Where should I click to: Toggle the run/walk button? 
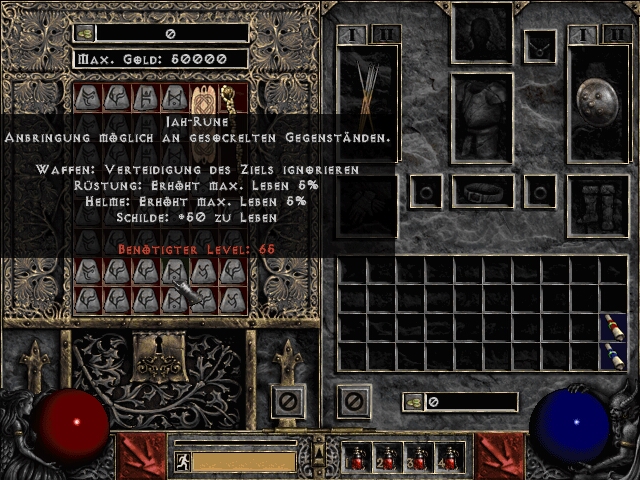(x=181, y=462)
